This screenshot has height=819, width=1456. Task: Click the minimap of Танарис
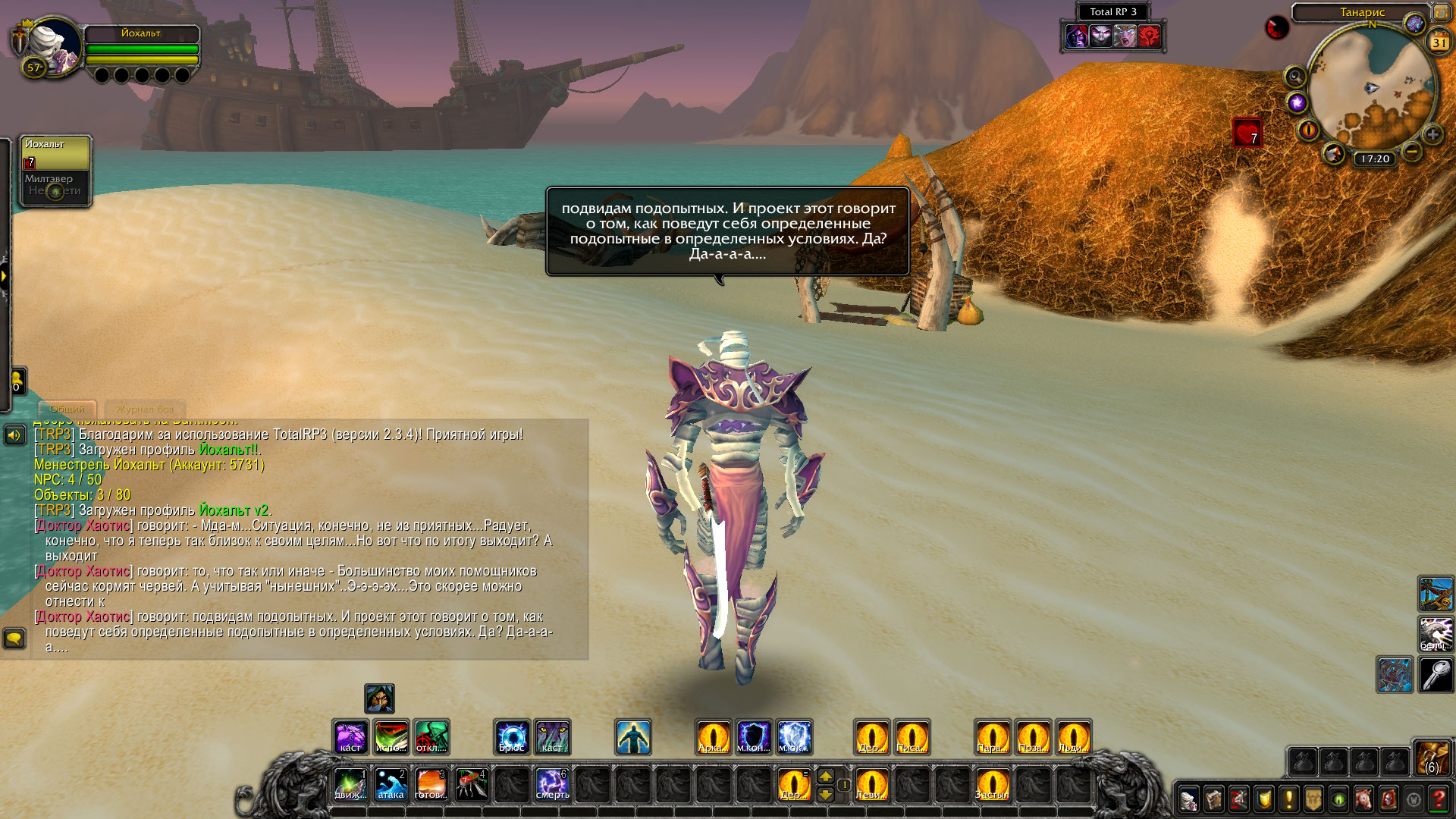(1372, 87)
